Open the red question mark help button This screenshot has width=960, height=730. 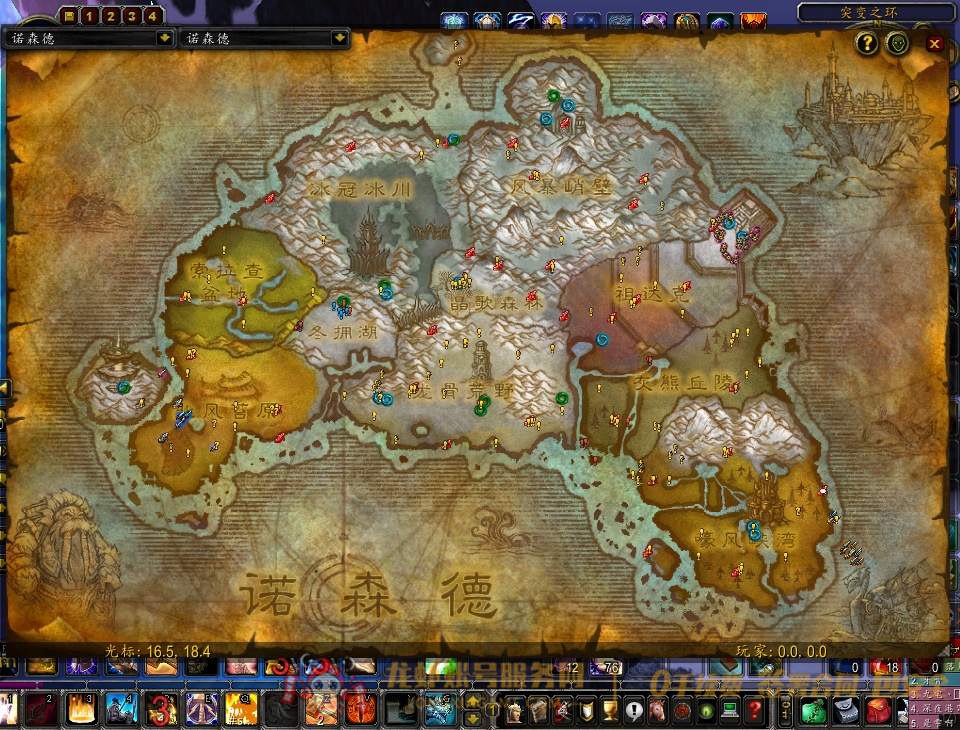(753, 711)
